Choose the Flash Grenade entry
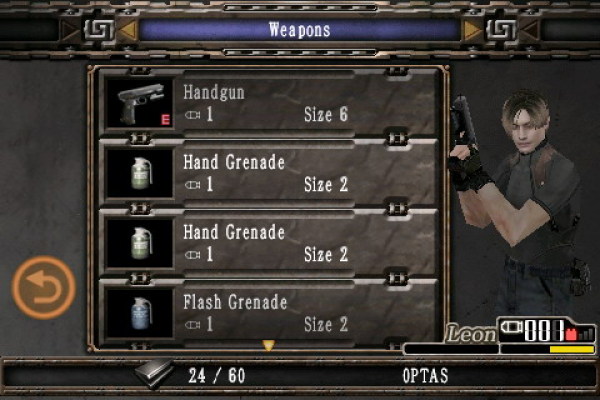The height and width of the screenshot is (400, 600). pyautogui.click(x=270, y=313)
